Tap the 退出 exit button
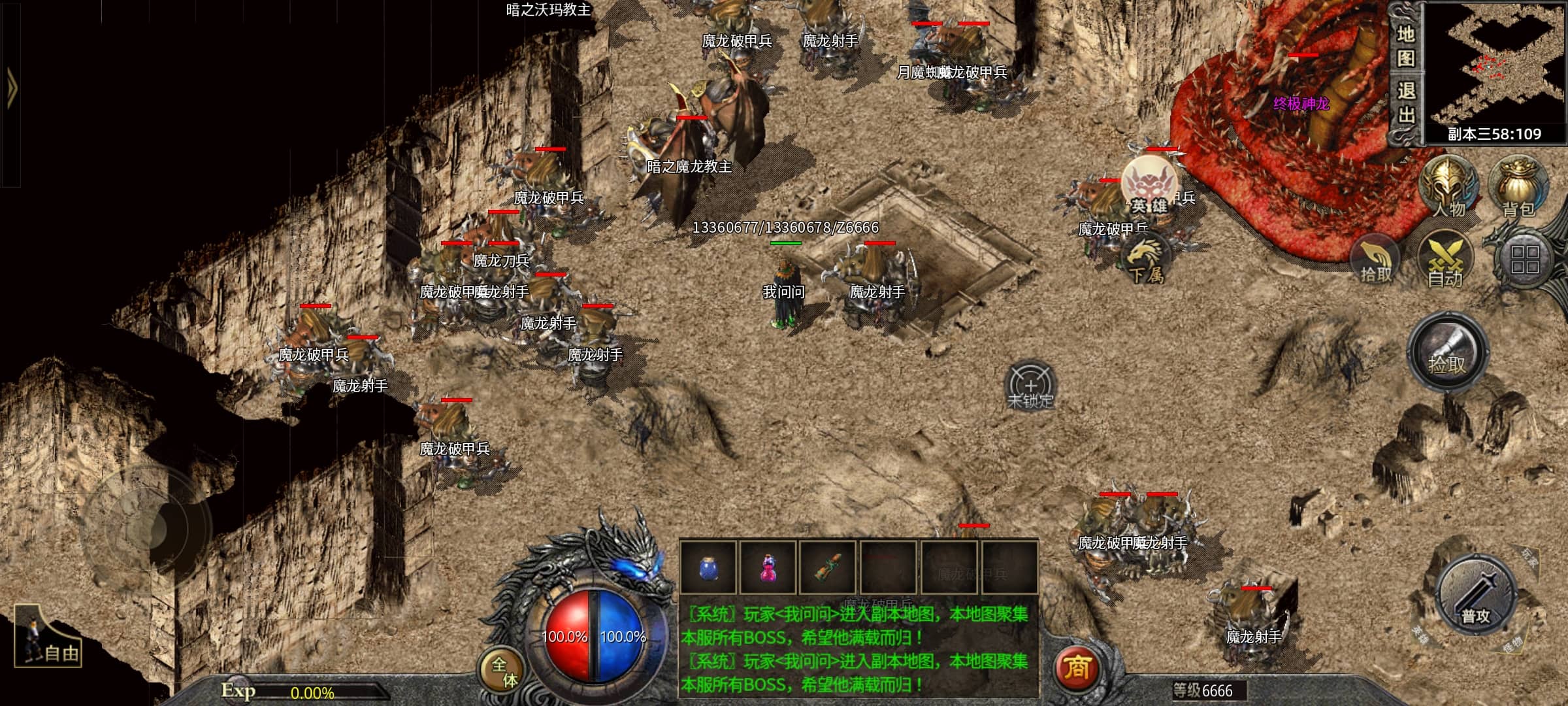This screenshot has height=706, width=1568. 1405,103
